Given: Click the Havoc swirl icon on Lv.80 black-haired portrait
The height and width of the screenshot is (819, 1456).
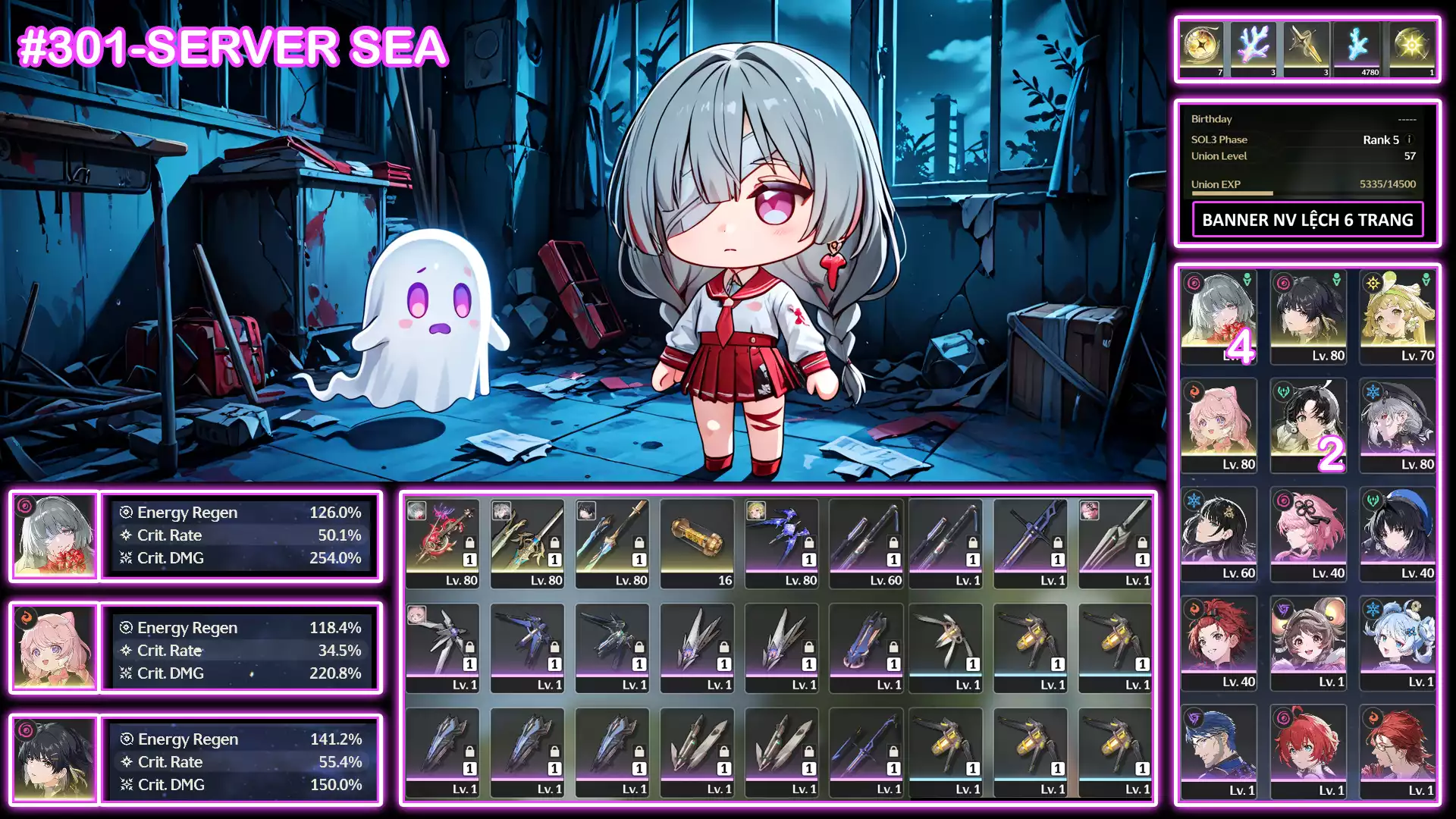Looking at the screenshot, I should click(1284, 284).
